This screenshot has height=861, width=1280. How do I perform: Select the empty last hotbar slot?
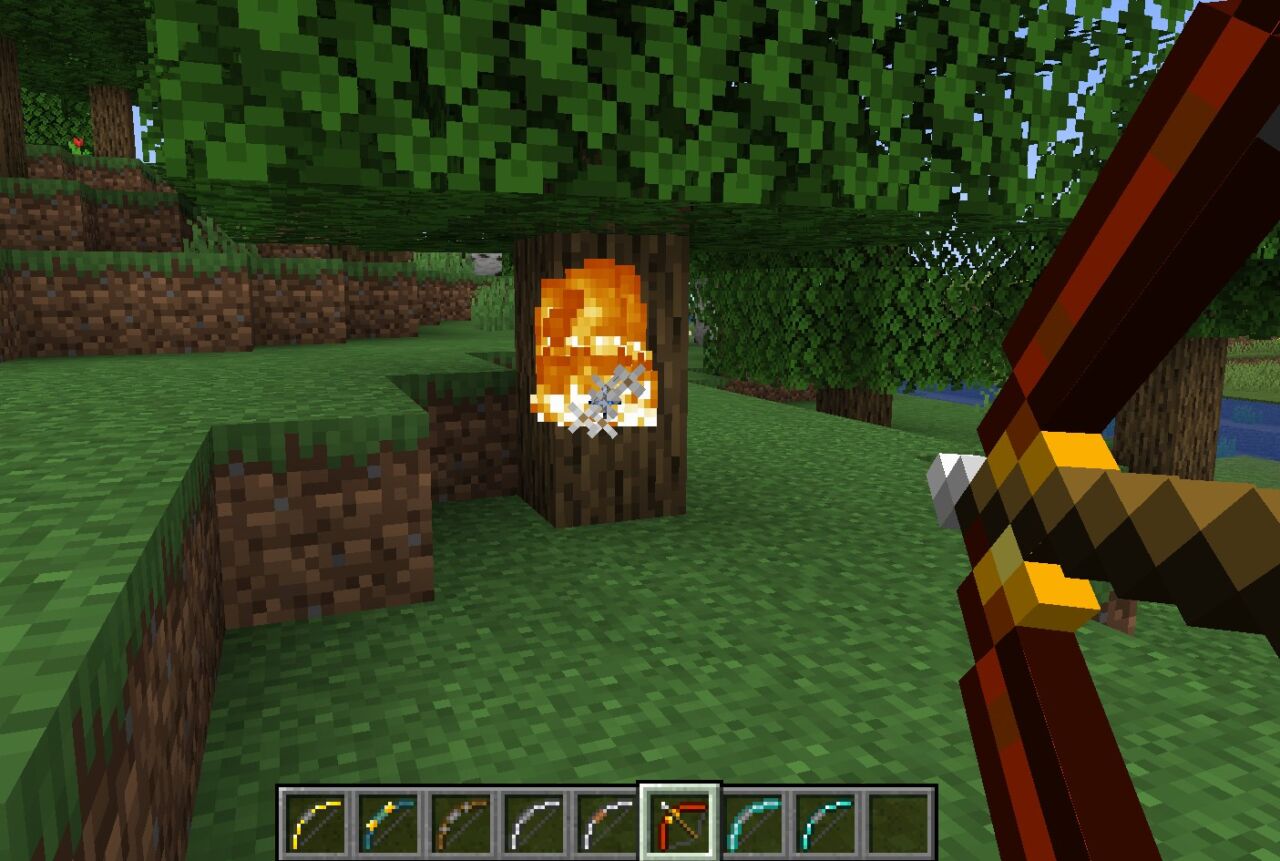coord(899,822)
